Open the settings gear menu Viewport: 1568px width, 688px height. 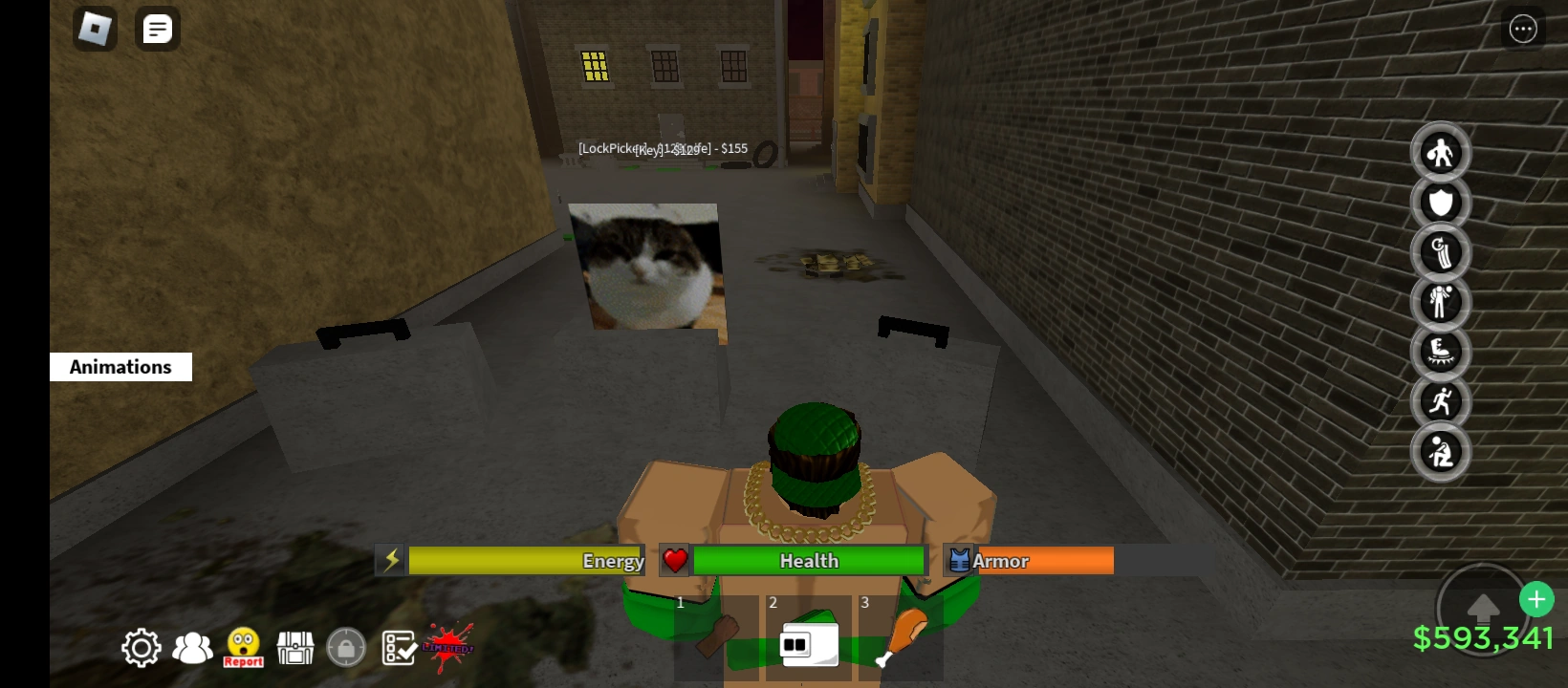(x=141, y=647)
